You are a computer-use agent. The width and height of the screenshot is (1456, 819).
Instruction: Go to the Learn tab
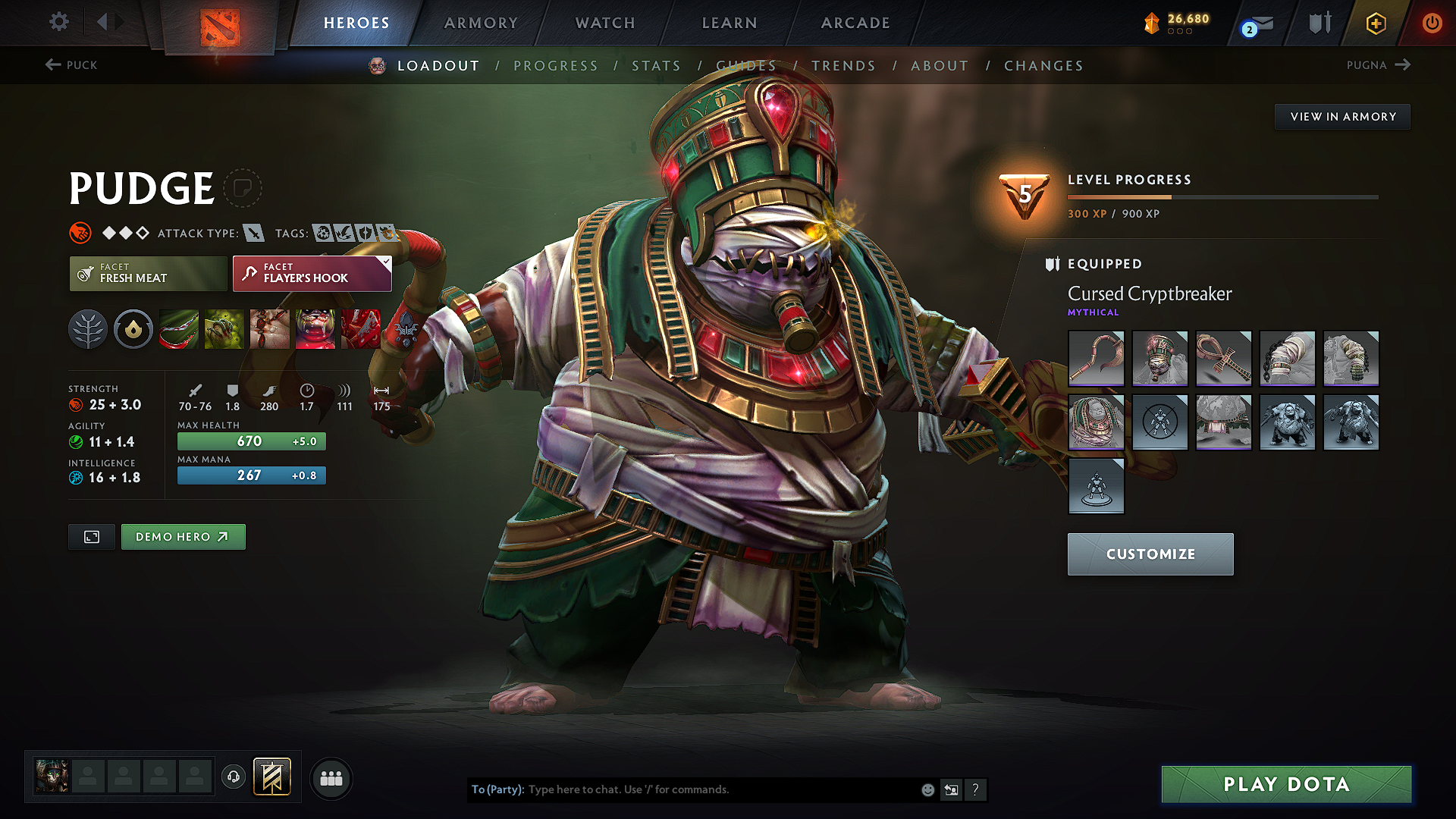pos(730,23)
